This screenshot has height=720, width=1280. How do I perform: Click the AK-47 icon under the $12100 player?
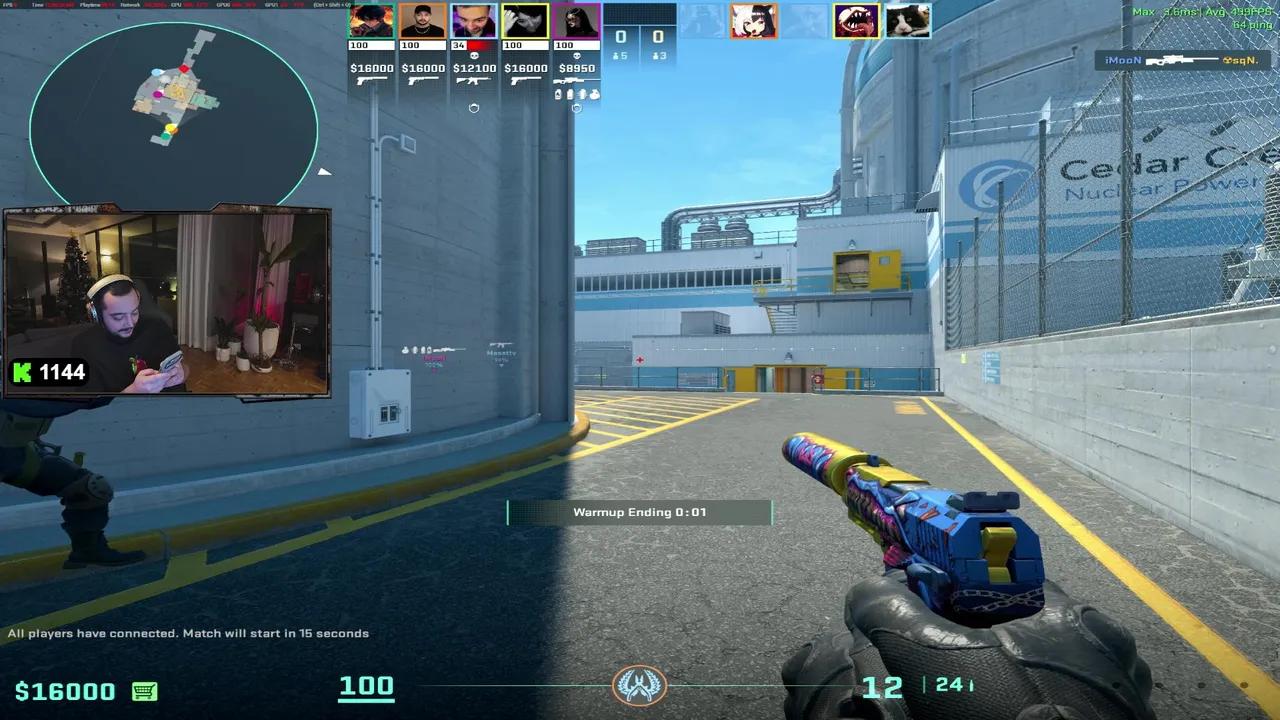[x=473, y=81]
